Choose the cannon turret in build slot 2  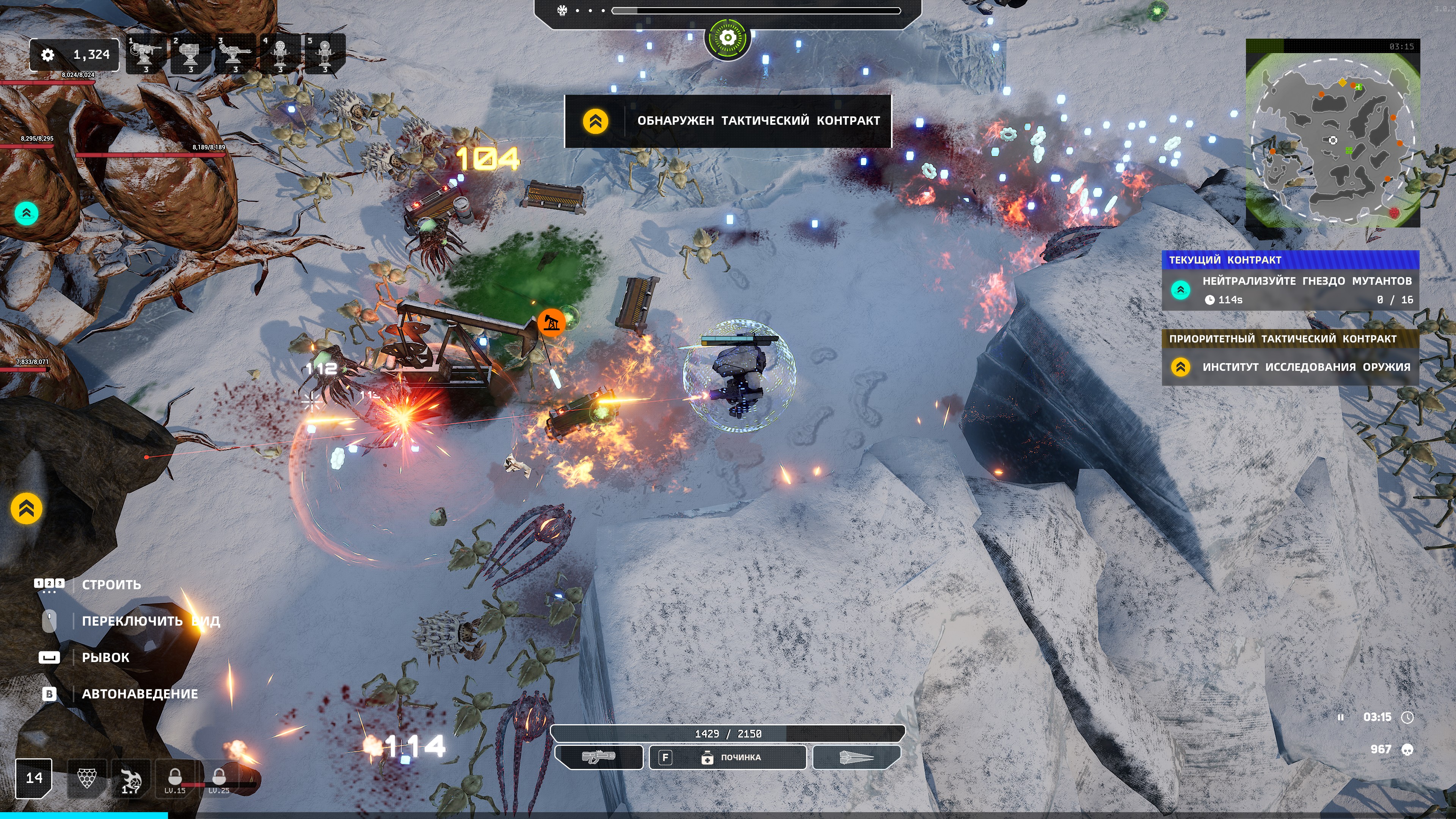190,54
